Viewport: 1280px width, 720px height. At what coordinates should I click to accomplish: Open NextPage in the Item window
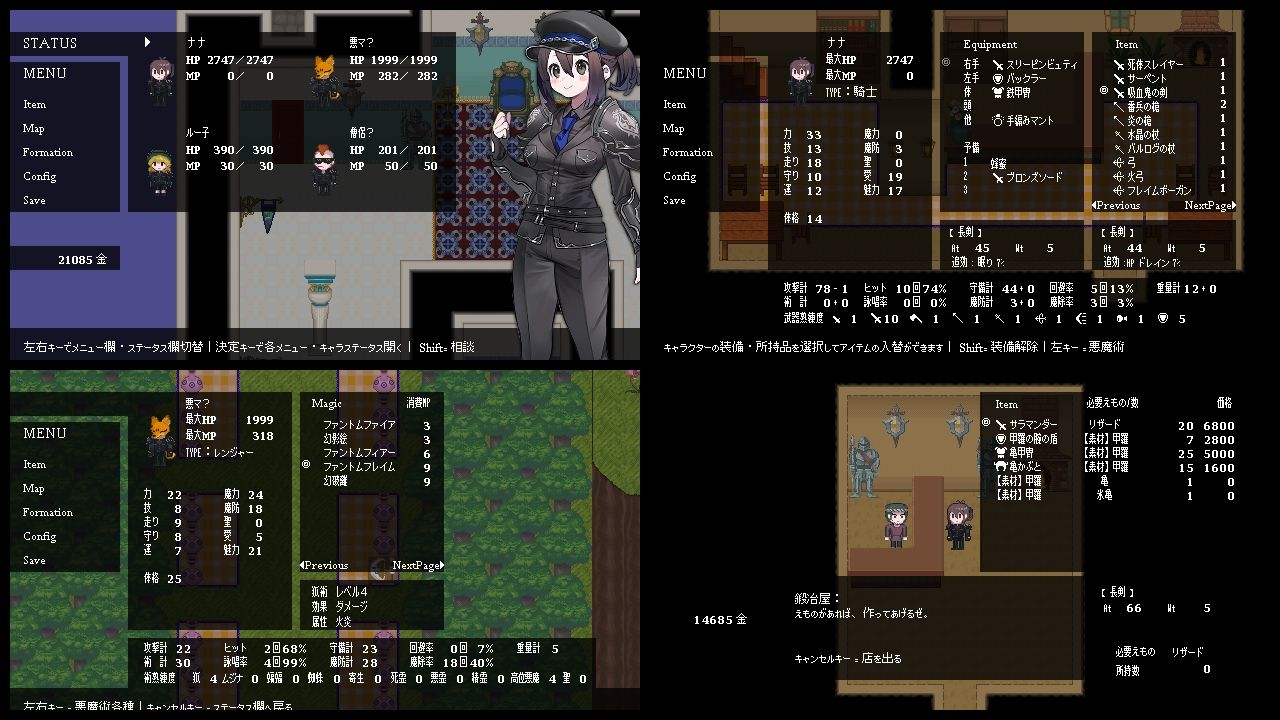coord(1210,205)
